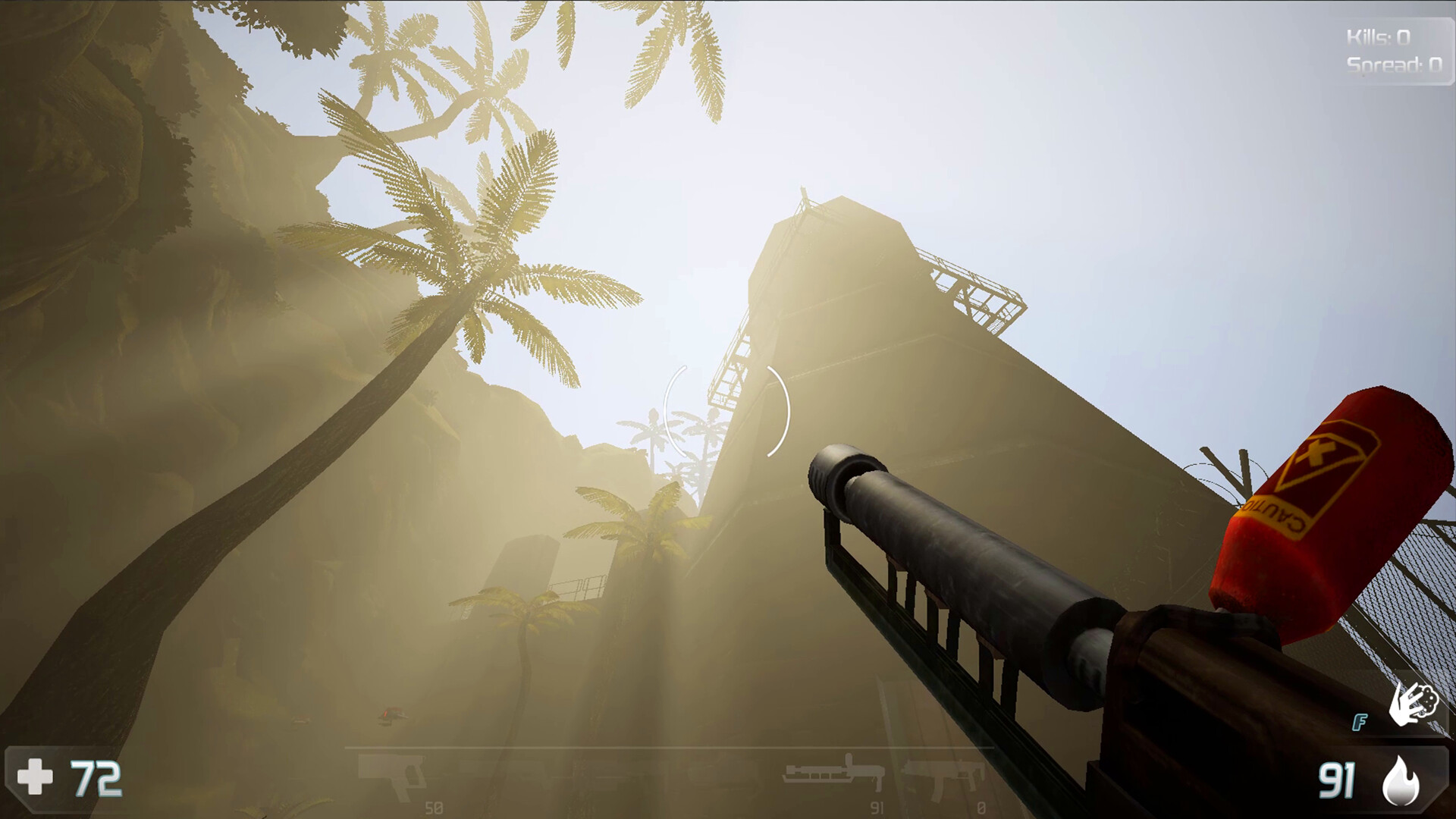The width and height of the screenshot is (1456, 819).
Task: Click the ammo count 91 readout
Action: 1338,781
